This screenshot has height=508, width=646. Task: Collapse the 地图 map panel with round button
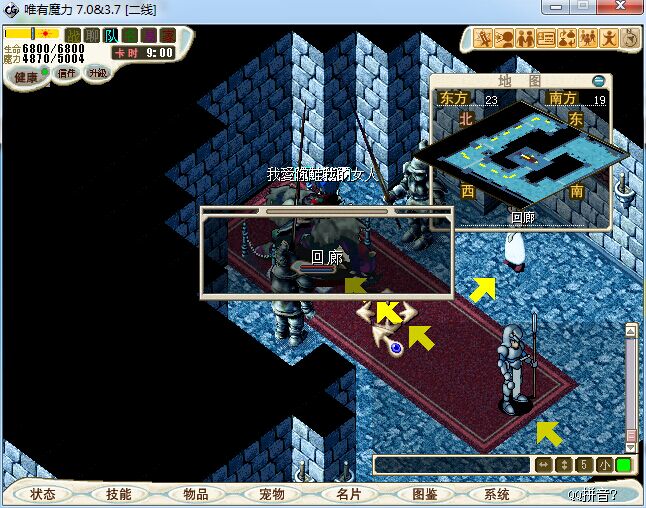pyautogui.click(x=598, y=80)
